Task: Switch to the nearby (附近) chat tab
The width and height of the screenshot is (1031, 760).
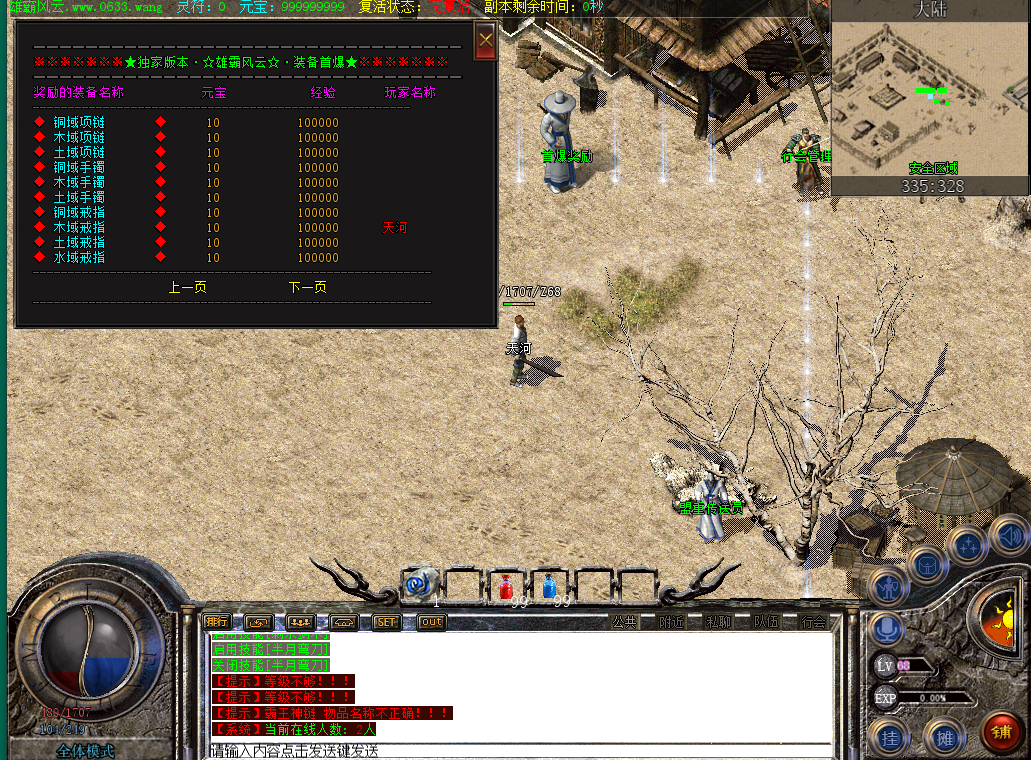Action: click(671, 622)
